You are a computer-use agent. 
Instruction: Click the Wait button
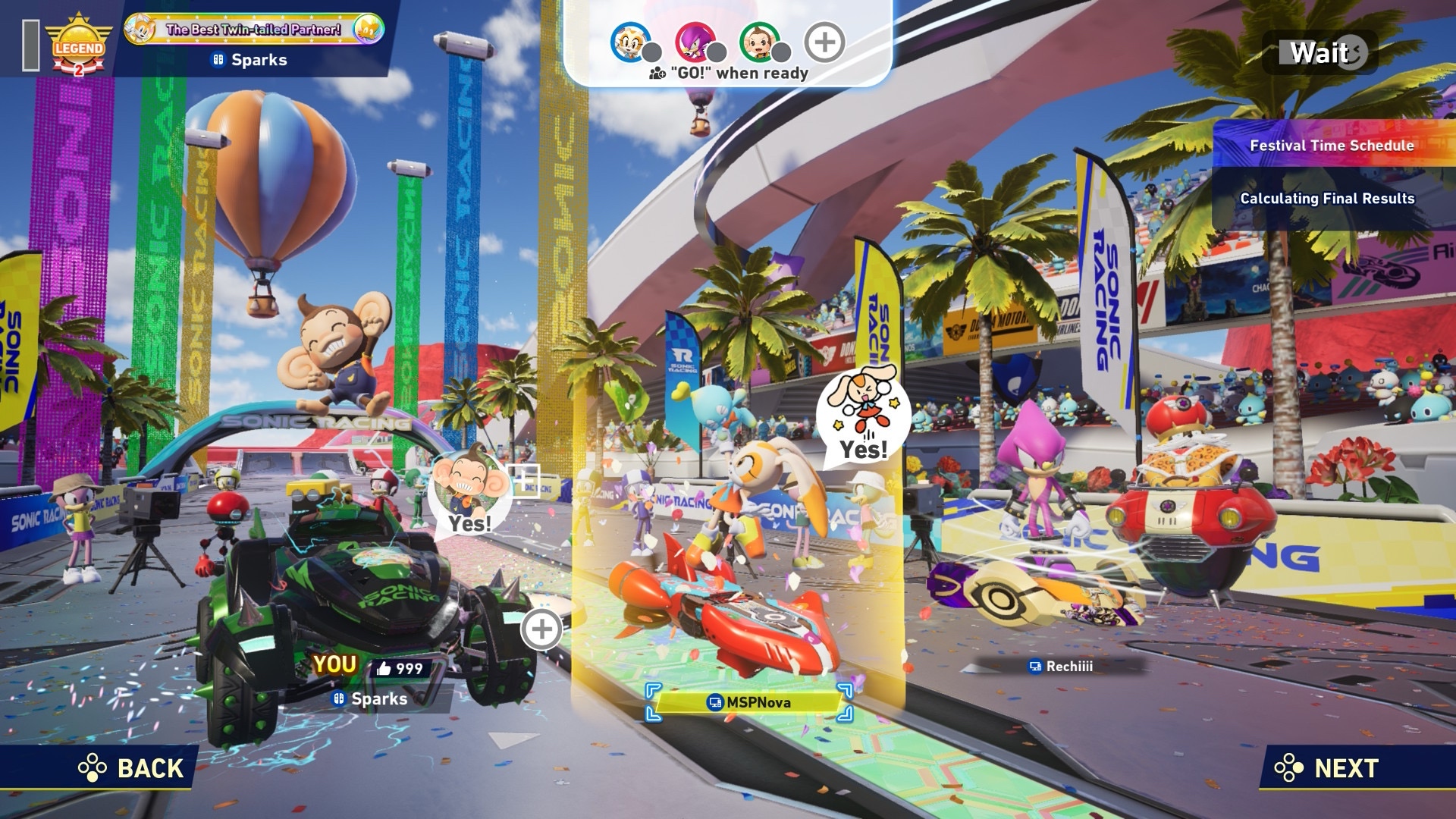pos(1320,53)
